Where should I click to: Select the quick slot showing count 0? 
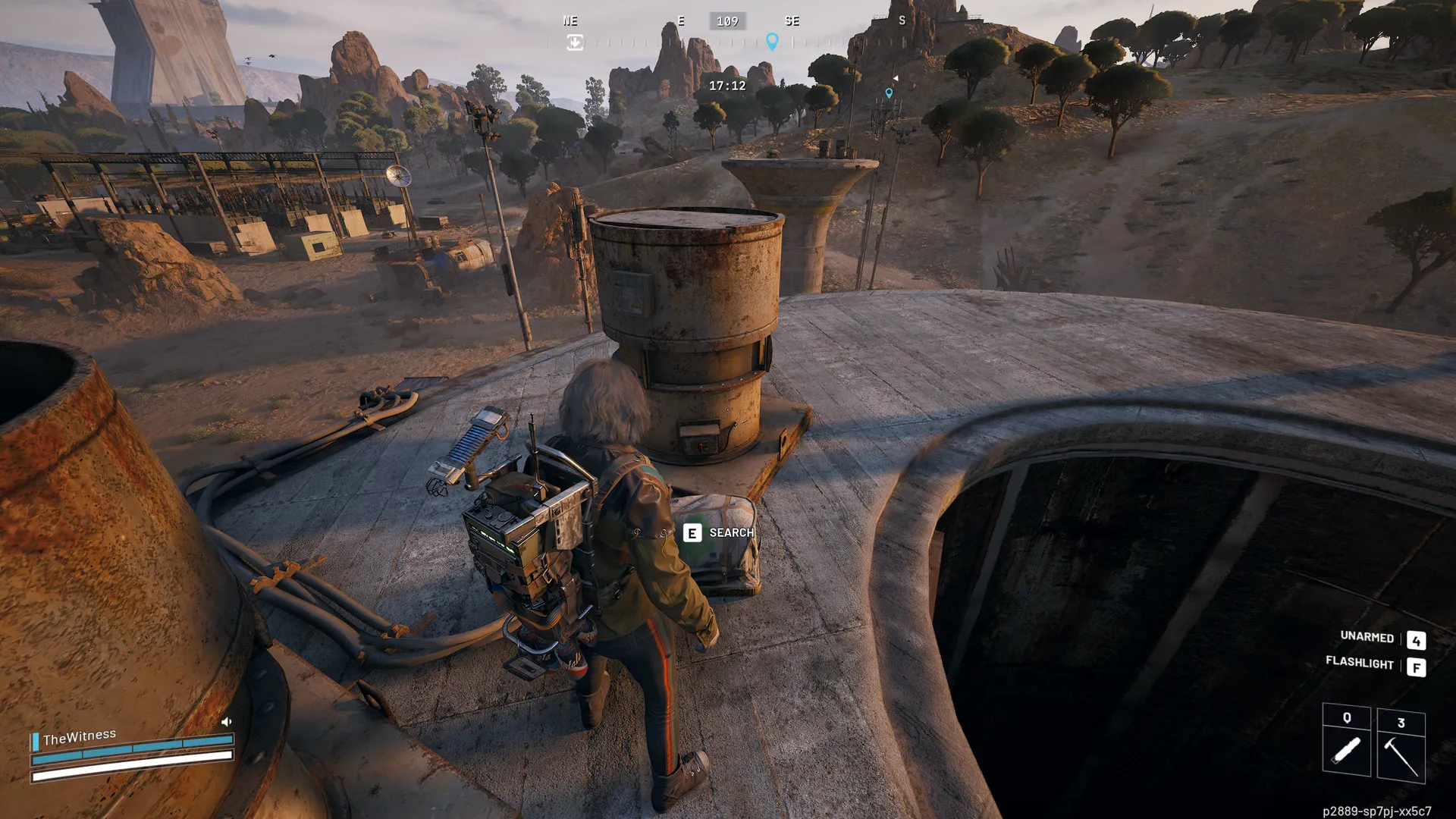pos(1346,741)
